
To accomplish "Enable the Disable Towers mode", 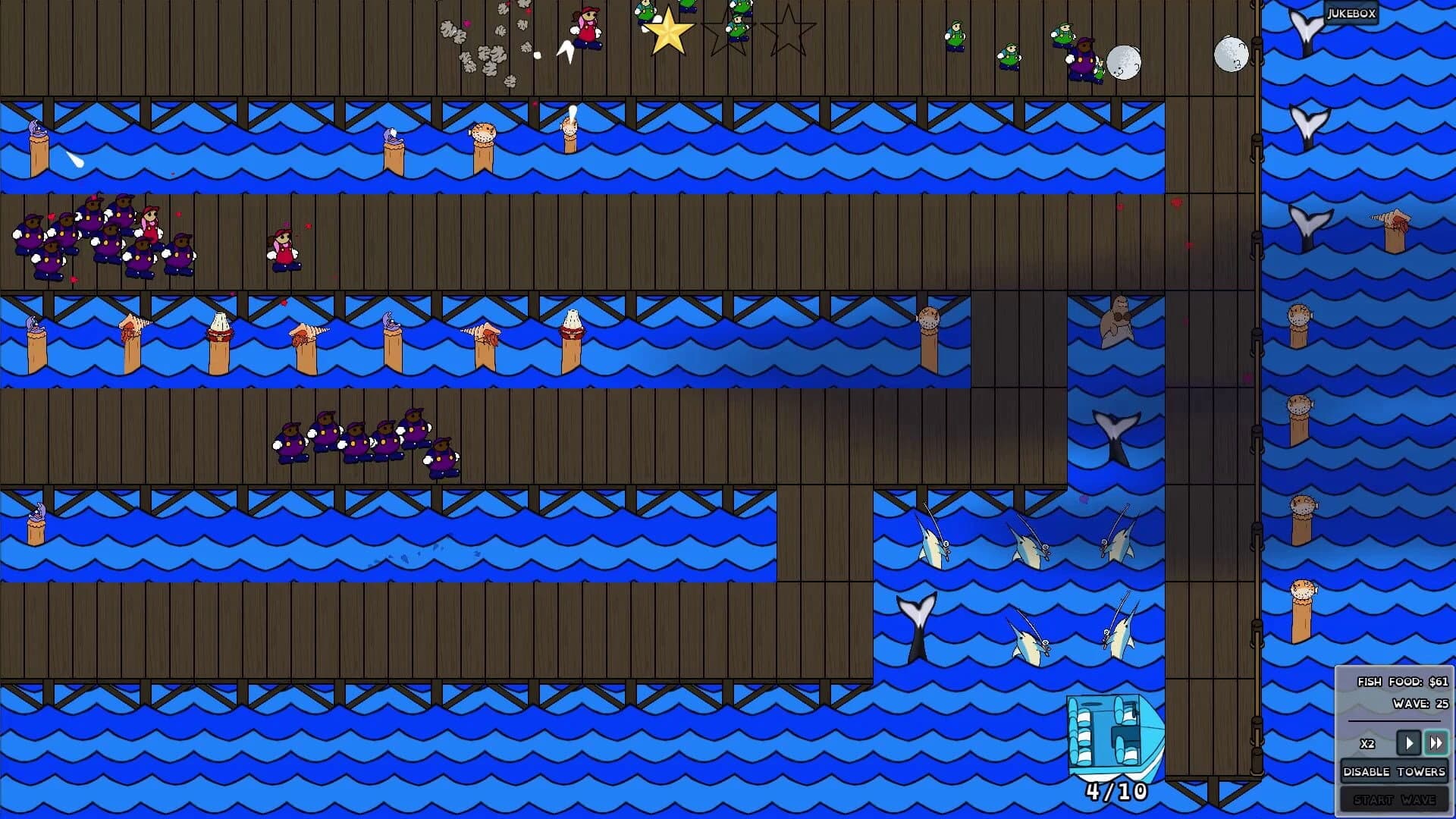I will coord(1393,770).
